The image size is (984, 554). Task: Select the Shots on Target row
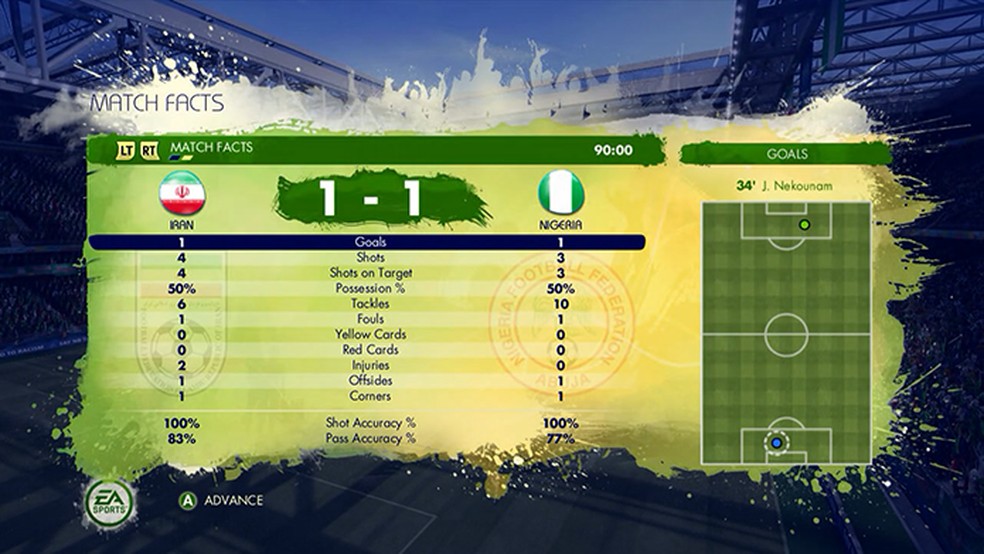368,273
